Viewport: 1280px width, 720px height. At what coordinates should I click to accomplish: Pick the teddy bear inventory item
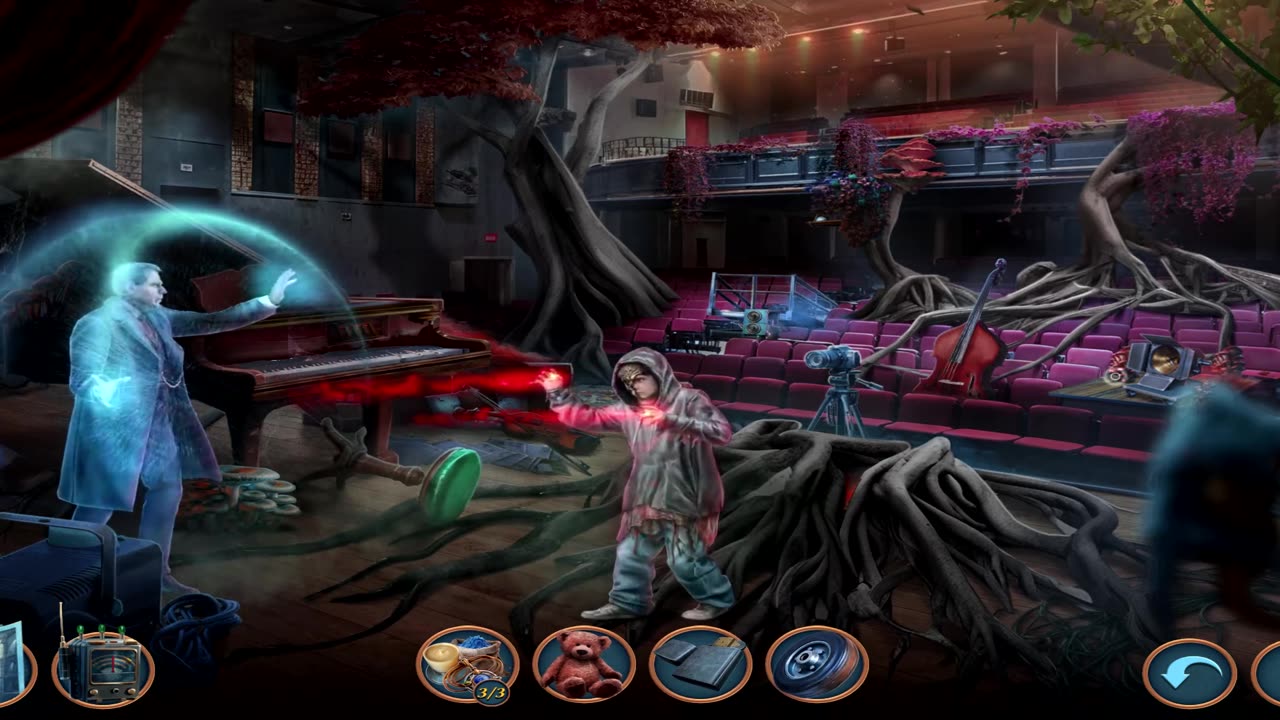click(x=584, y=664)
